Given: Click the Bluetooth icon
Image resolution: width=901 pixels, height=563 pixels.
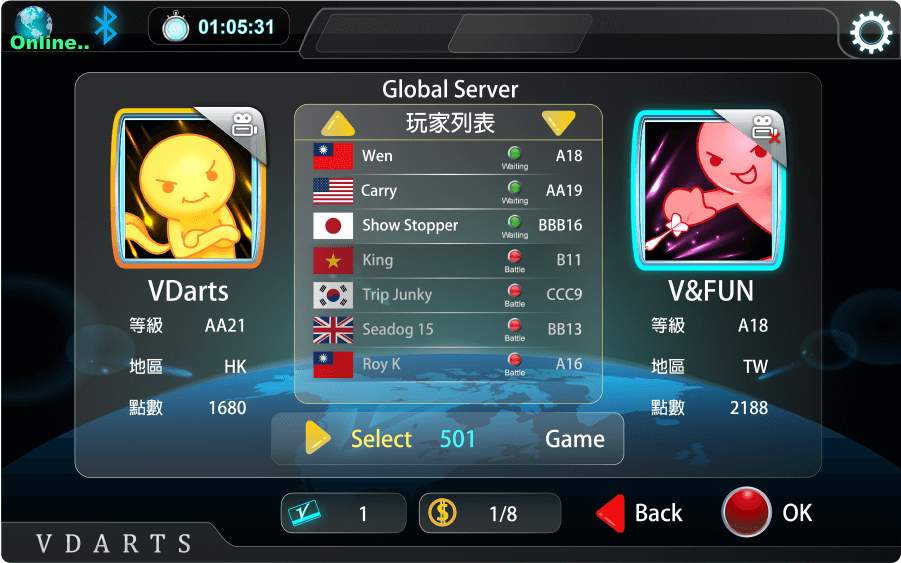Looking at the screenshot, I should 105,25.
